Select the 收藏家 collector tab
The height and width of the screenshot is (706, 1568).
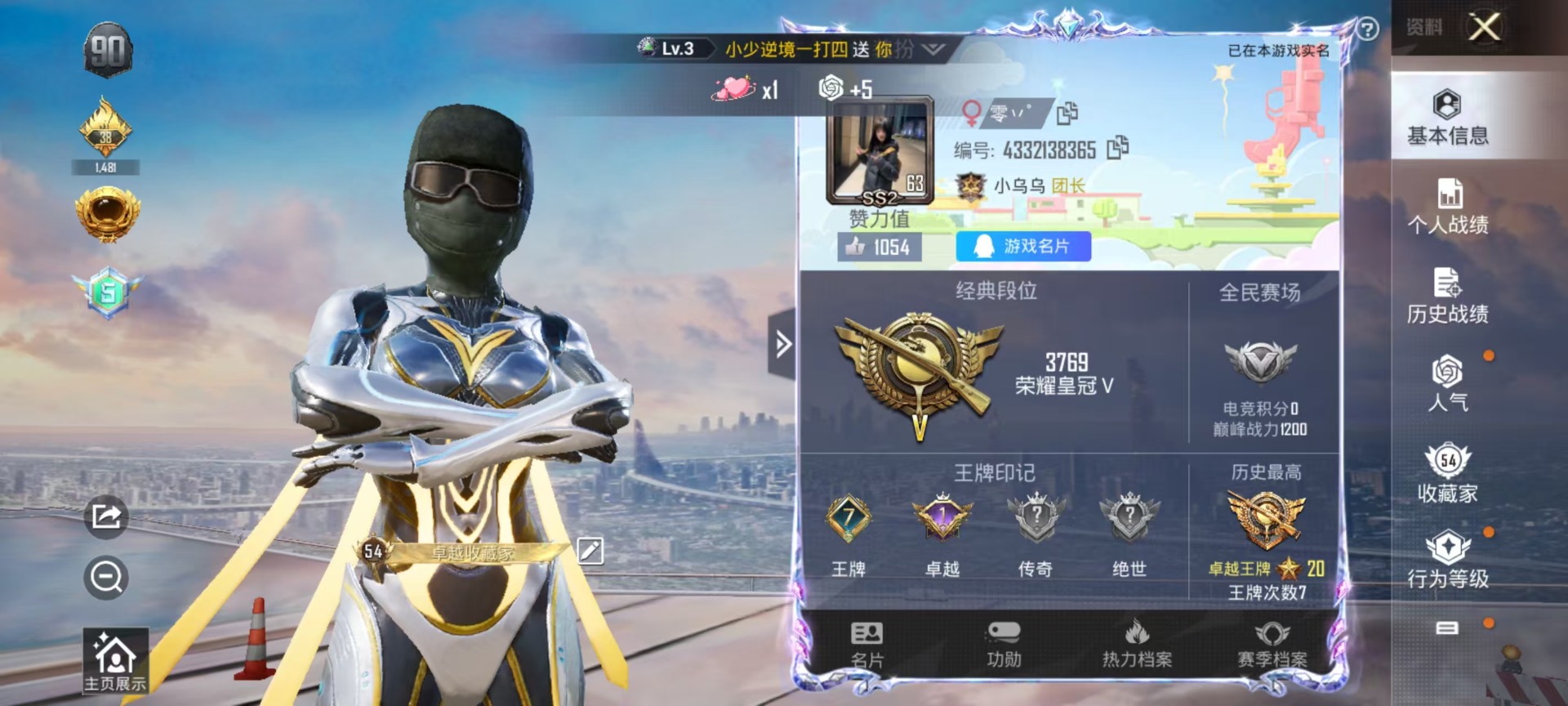pyautogui.click(x=1447, y=473)
